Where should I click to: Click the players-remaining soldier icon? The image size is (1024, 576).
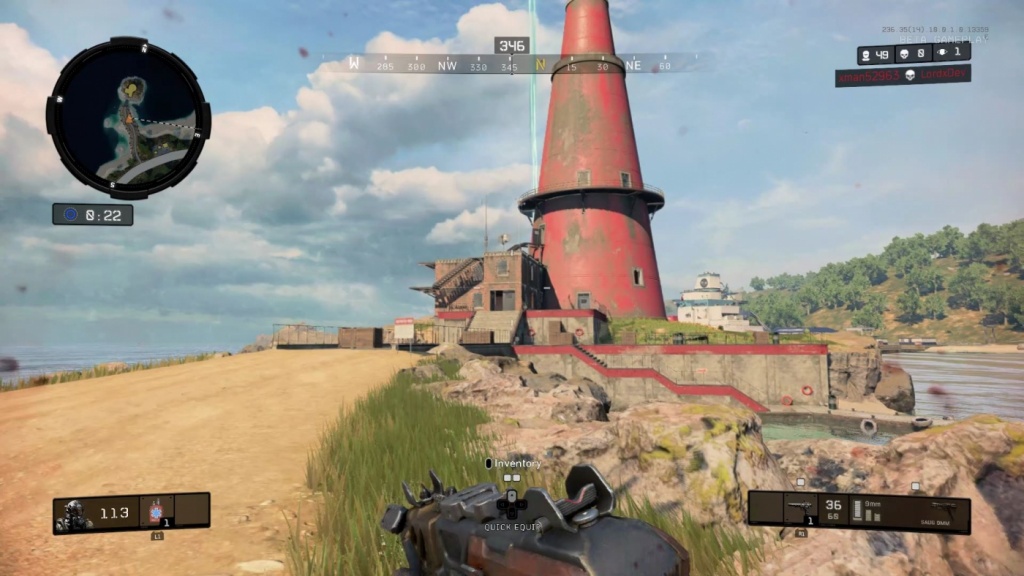click(864, 55)
